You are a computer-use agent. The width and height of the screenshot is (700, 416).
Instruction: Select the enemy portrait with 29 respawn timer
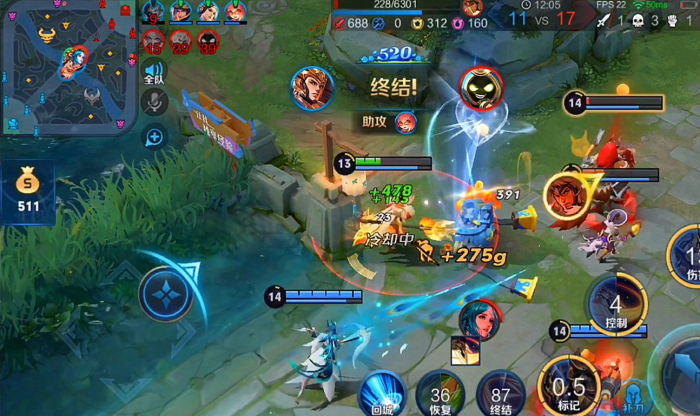pyautogui.click(x=181, y=41)
